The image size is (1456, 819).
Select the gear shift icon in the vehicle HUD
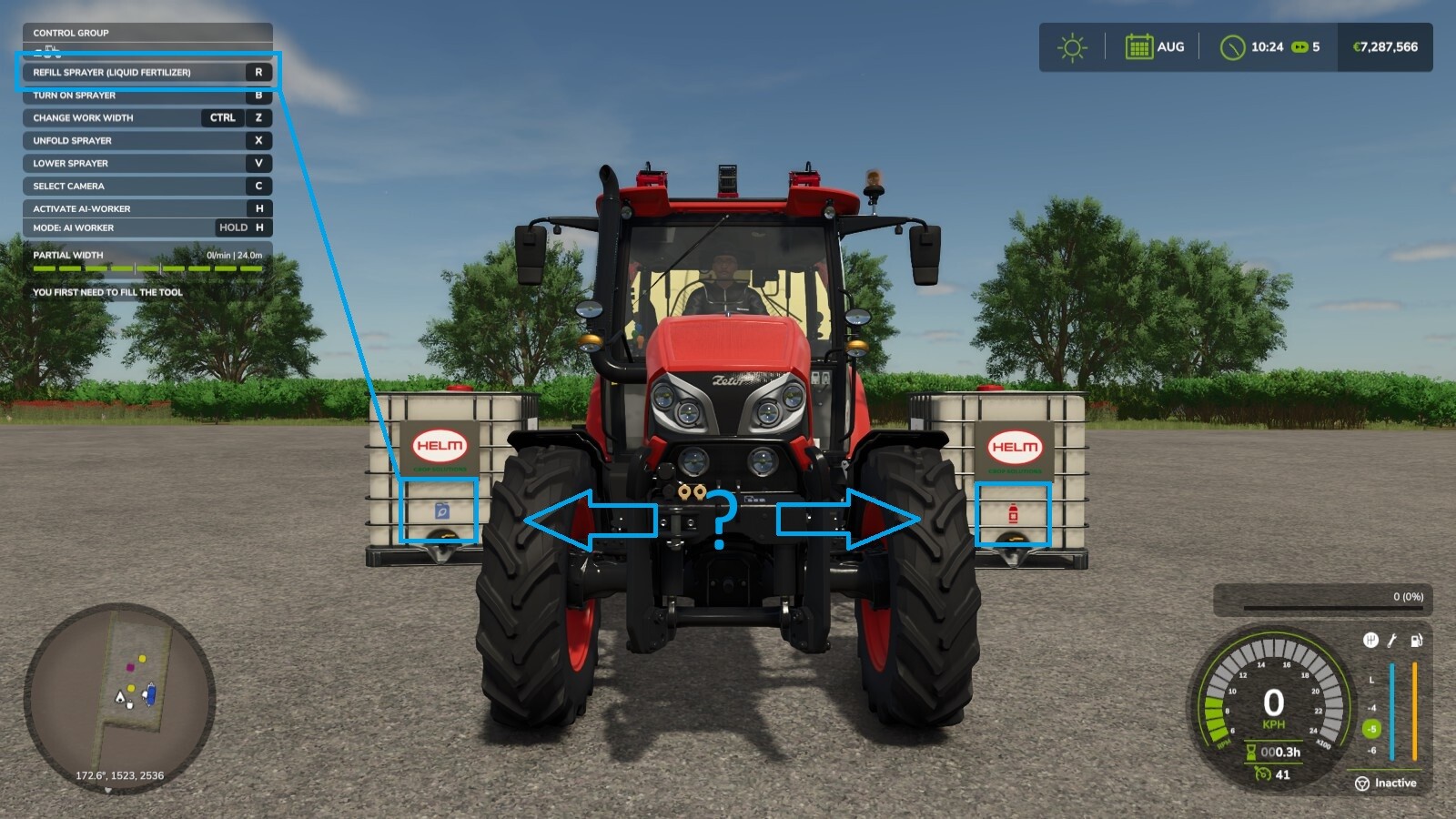click(1370, 640)
